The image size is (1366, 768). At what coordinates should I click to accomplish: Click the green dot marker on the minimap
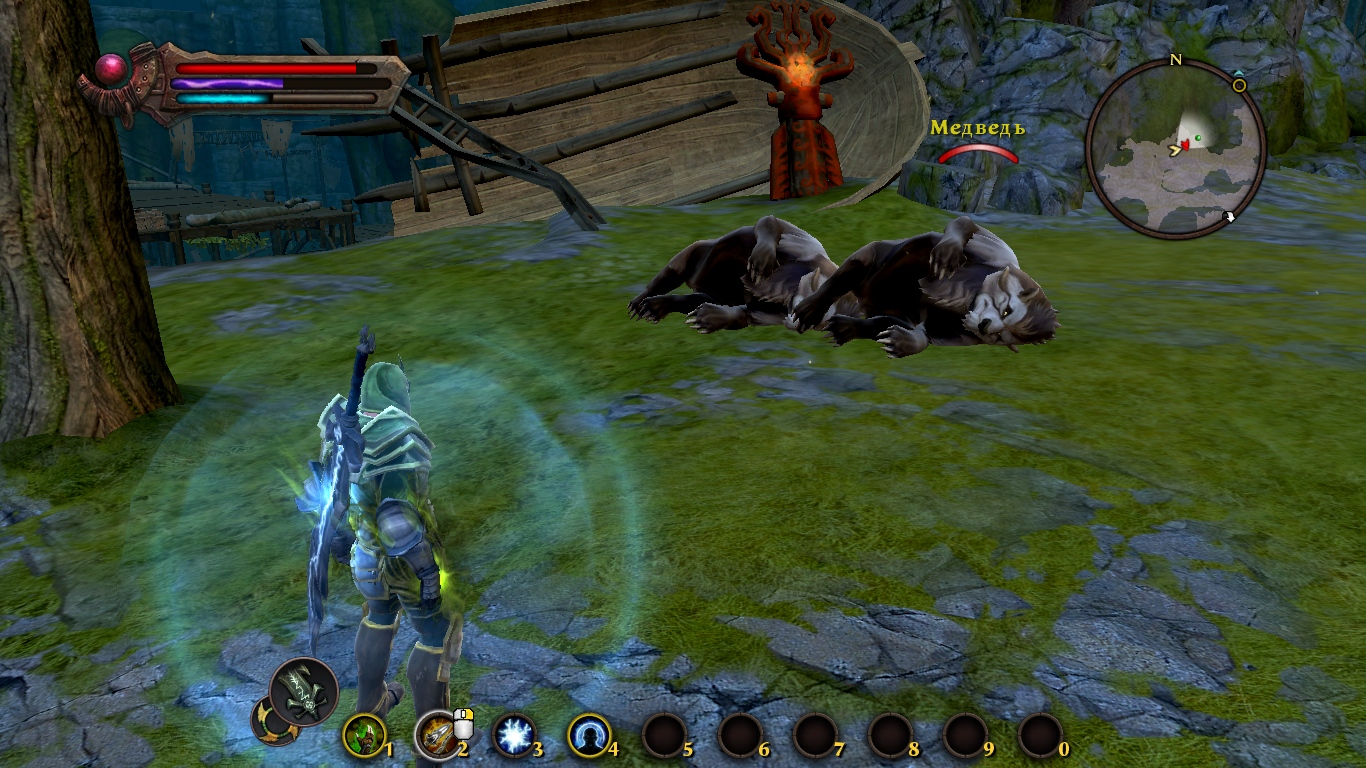click(x=1198, y=138)
